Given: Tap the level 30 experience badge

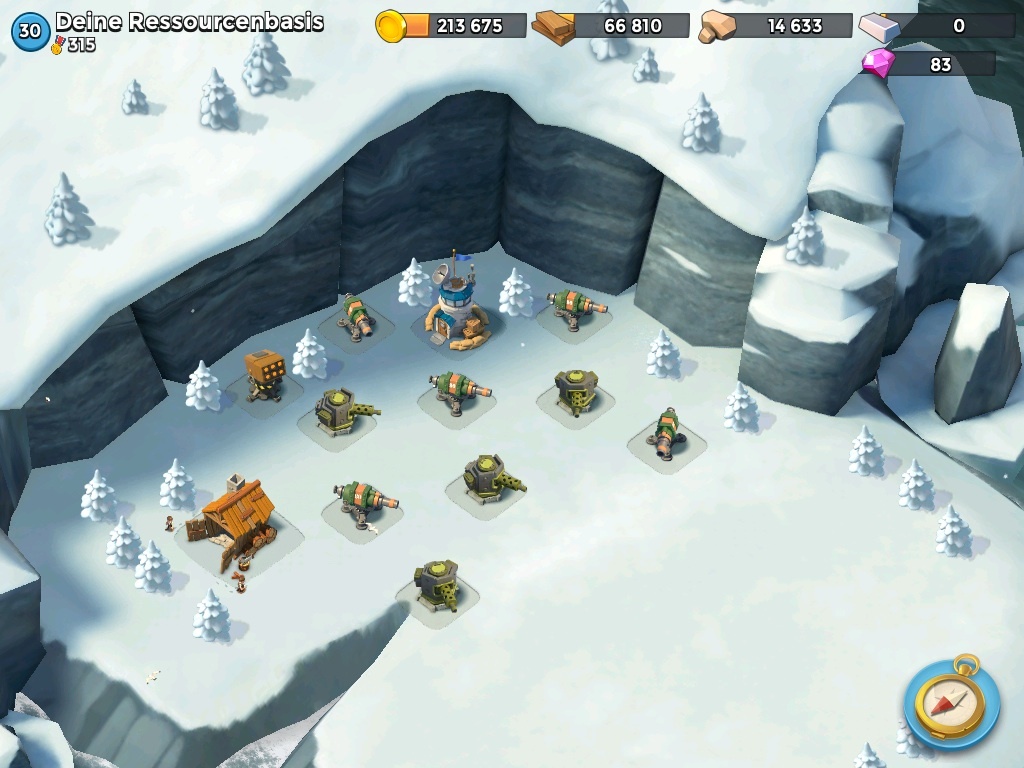Looking at the screenshot, I should (x=30, y=31).
